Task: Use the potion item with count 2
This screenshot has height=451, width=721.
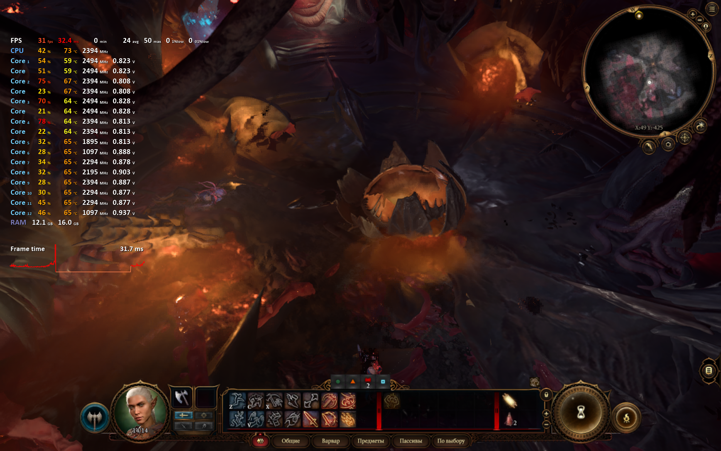Action: [x=509, y=419]
